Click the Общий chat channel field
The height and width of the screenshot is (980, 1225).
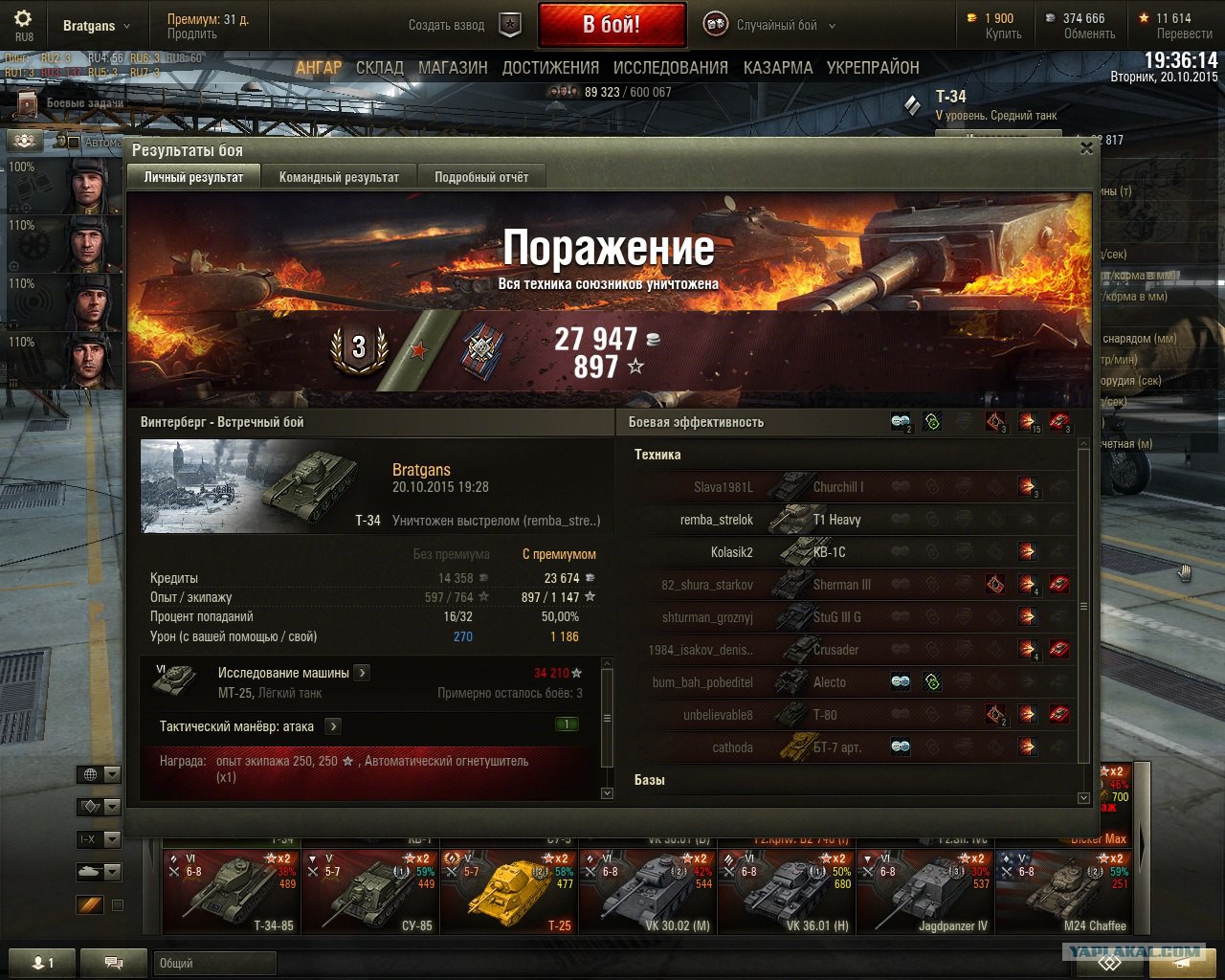click(214, 963)
